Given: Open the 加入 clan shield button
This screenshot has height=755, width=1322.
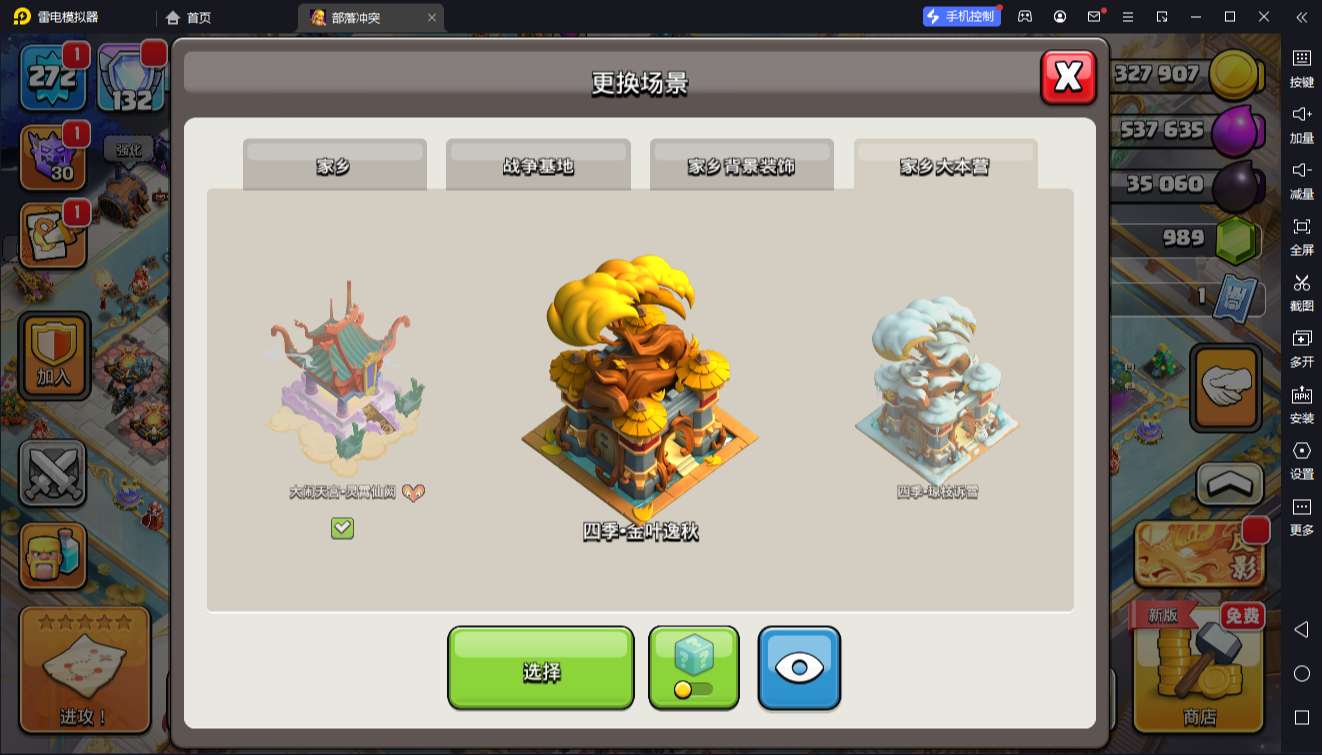Looking at the screenshot, I should tap(55, 355).
